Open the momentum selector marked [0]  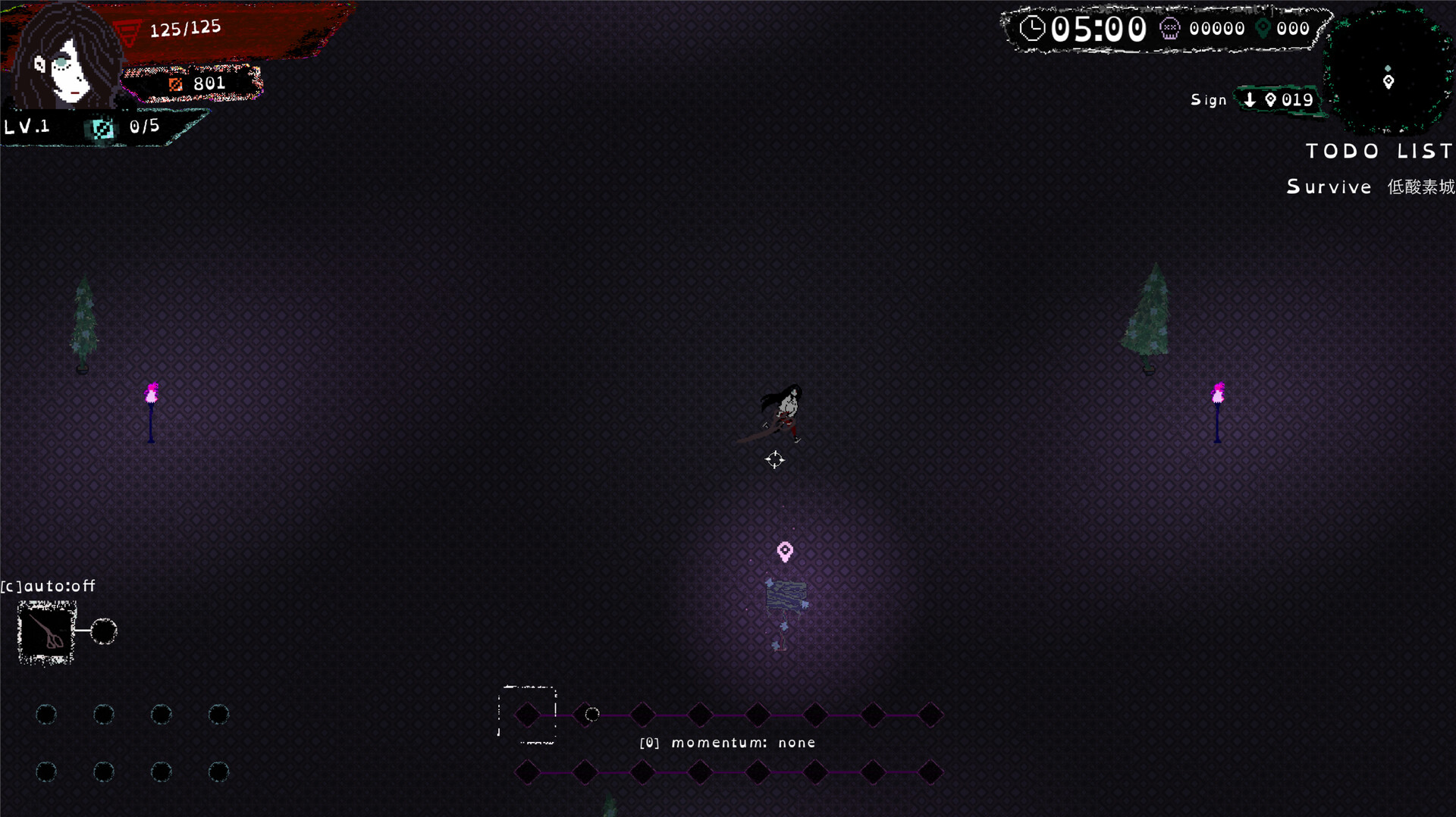pos(651,743)
